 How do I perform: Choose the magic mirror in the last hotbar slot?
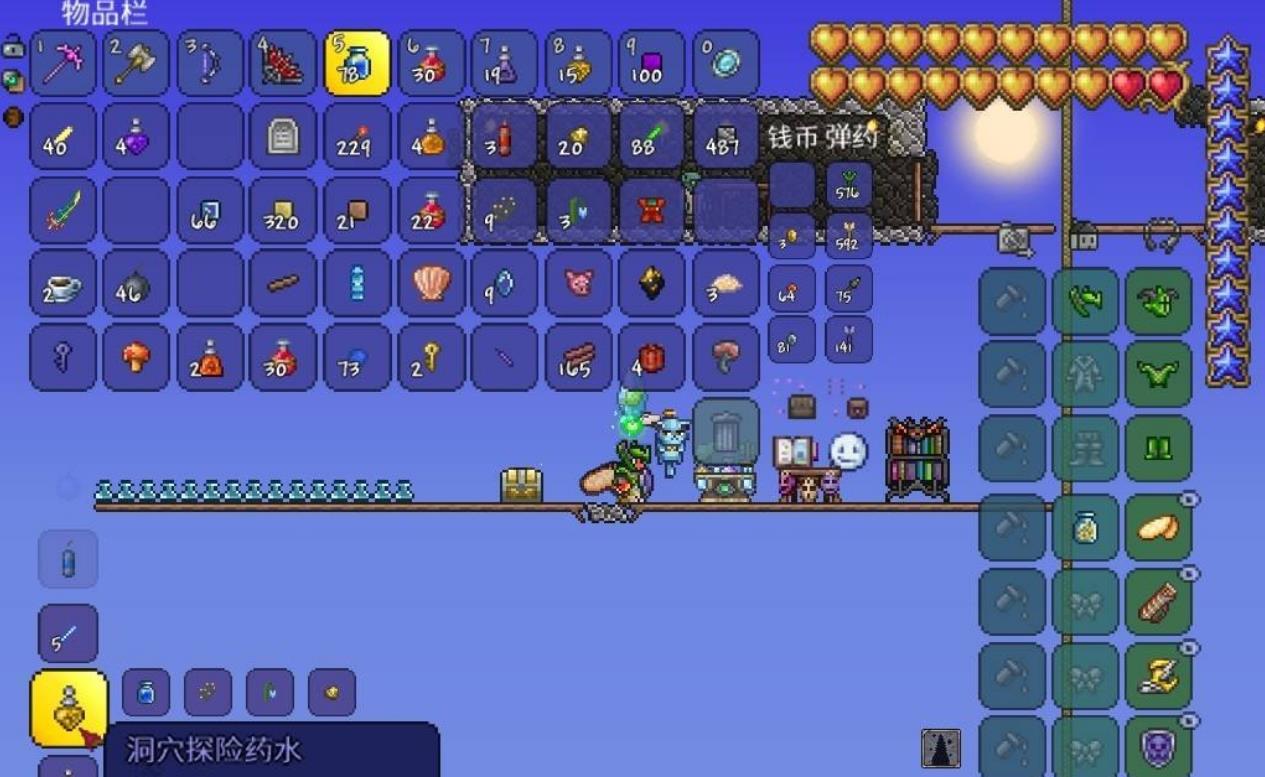pyautogui.click(x=726, y=63)
